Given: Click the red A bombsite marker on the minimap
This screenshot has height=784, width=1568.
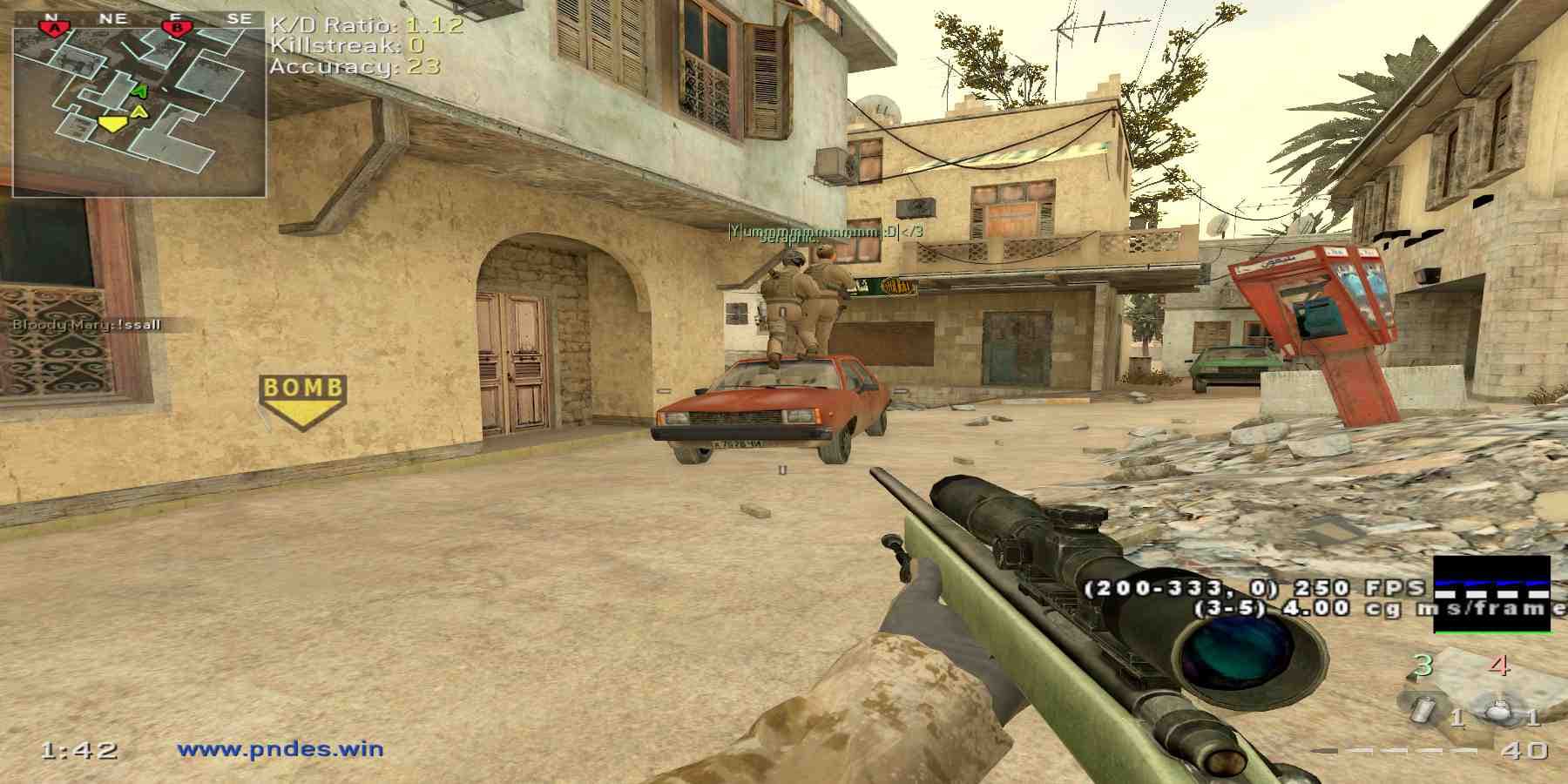Looking at the screenshot, I should [x=55, y=28].
